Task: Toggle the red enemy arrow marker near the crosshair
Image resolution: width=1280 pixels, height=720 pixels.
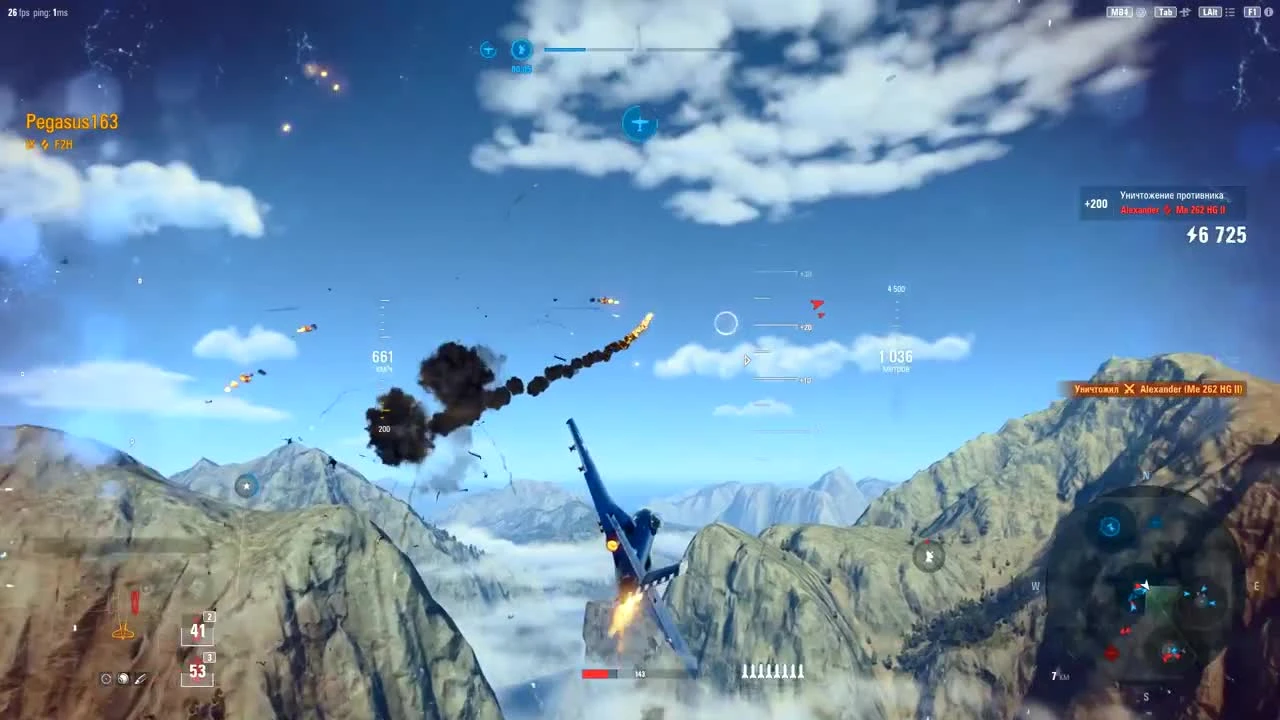Action: [817, 304]
